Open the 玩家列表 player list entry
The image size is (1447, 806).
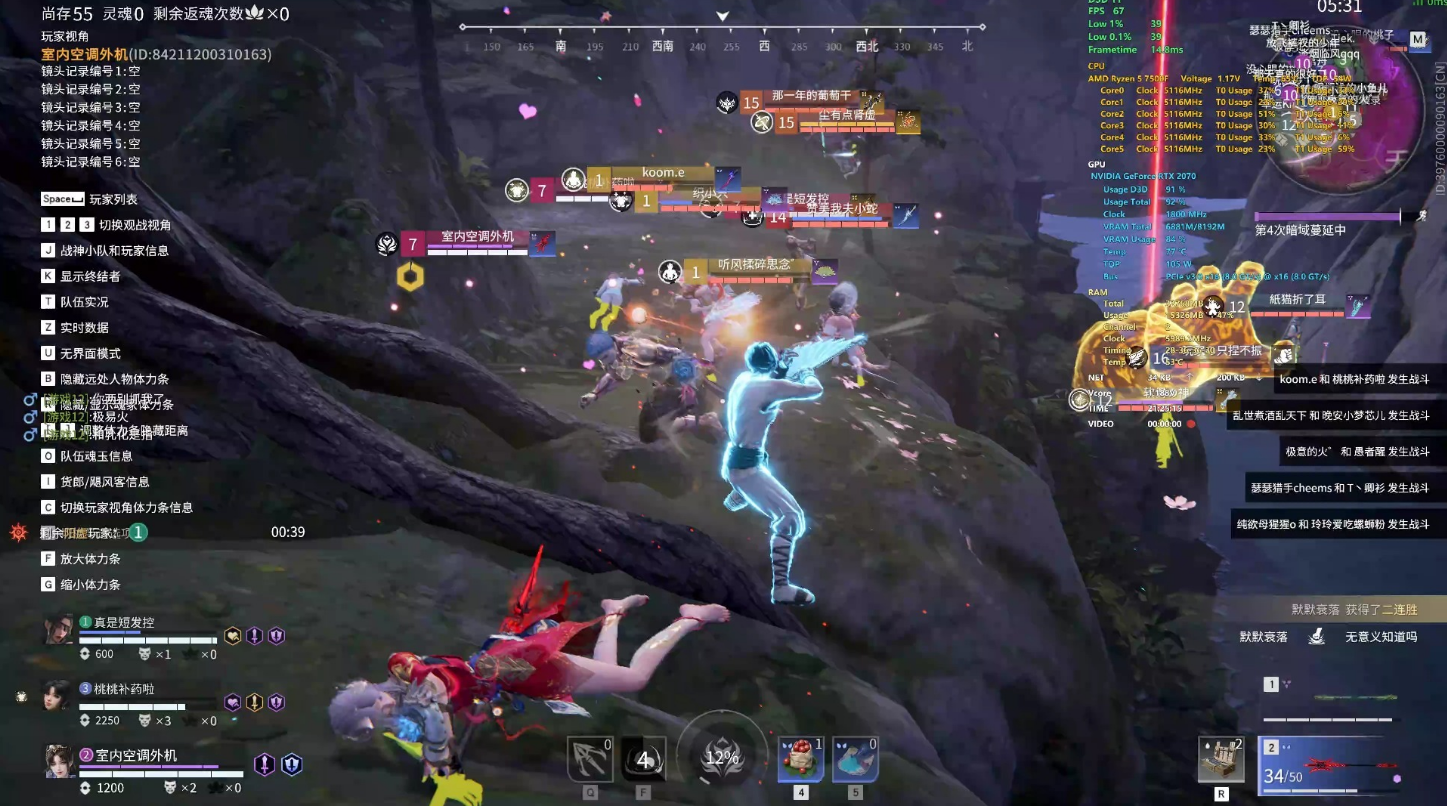point(113,199)
